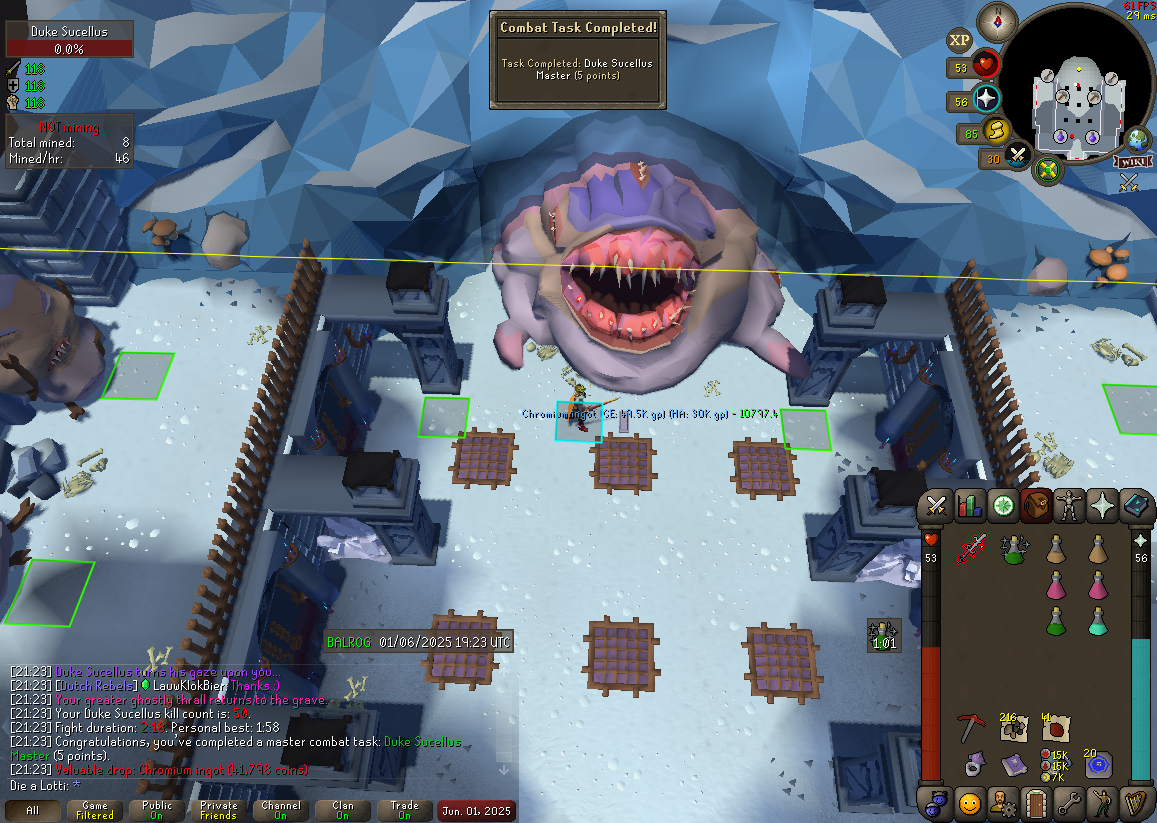Open the Prayer tab
The width and height of the screenshot is (1157, 823).
point(1104,507)
